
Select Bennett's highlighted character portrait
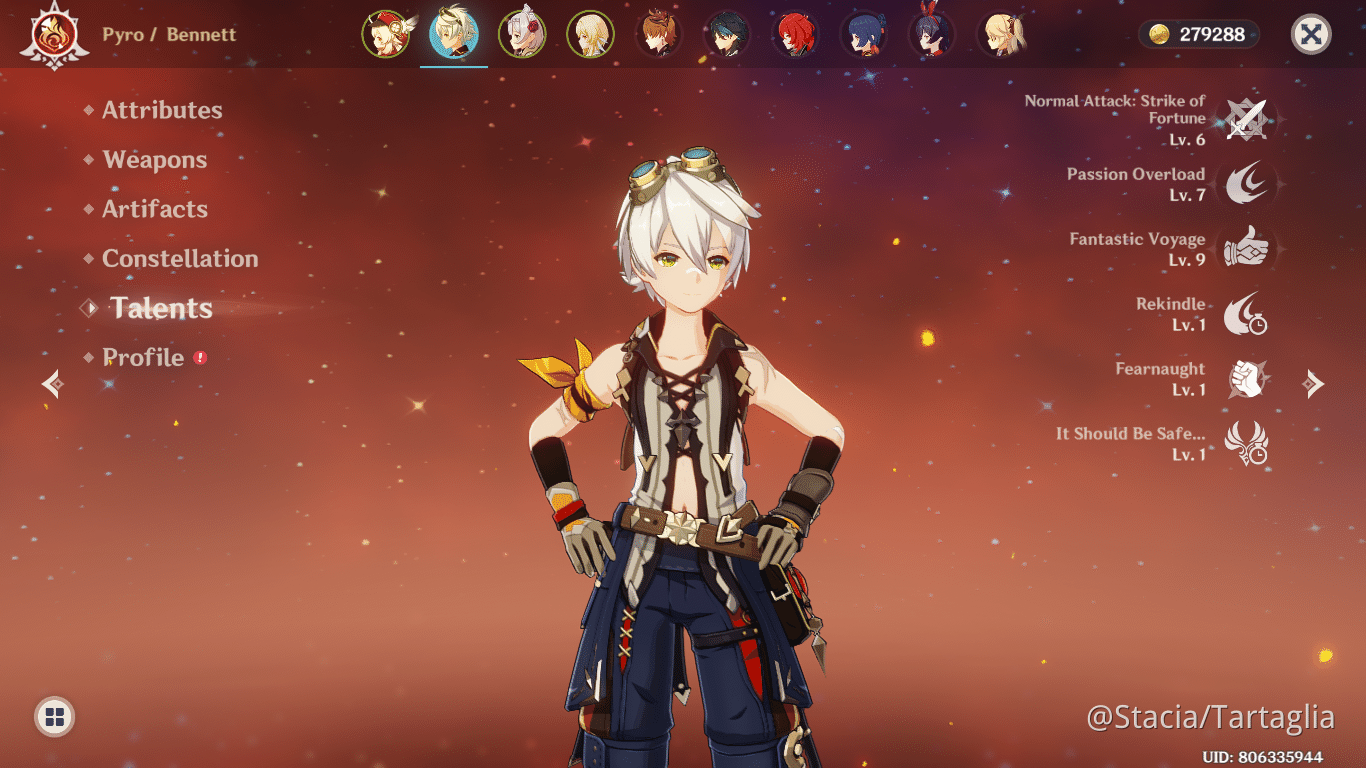(x=455, y=33)
